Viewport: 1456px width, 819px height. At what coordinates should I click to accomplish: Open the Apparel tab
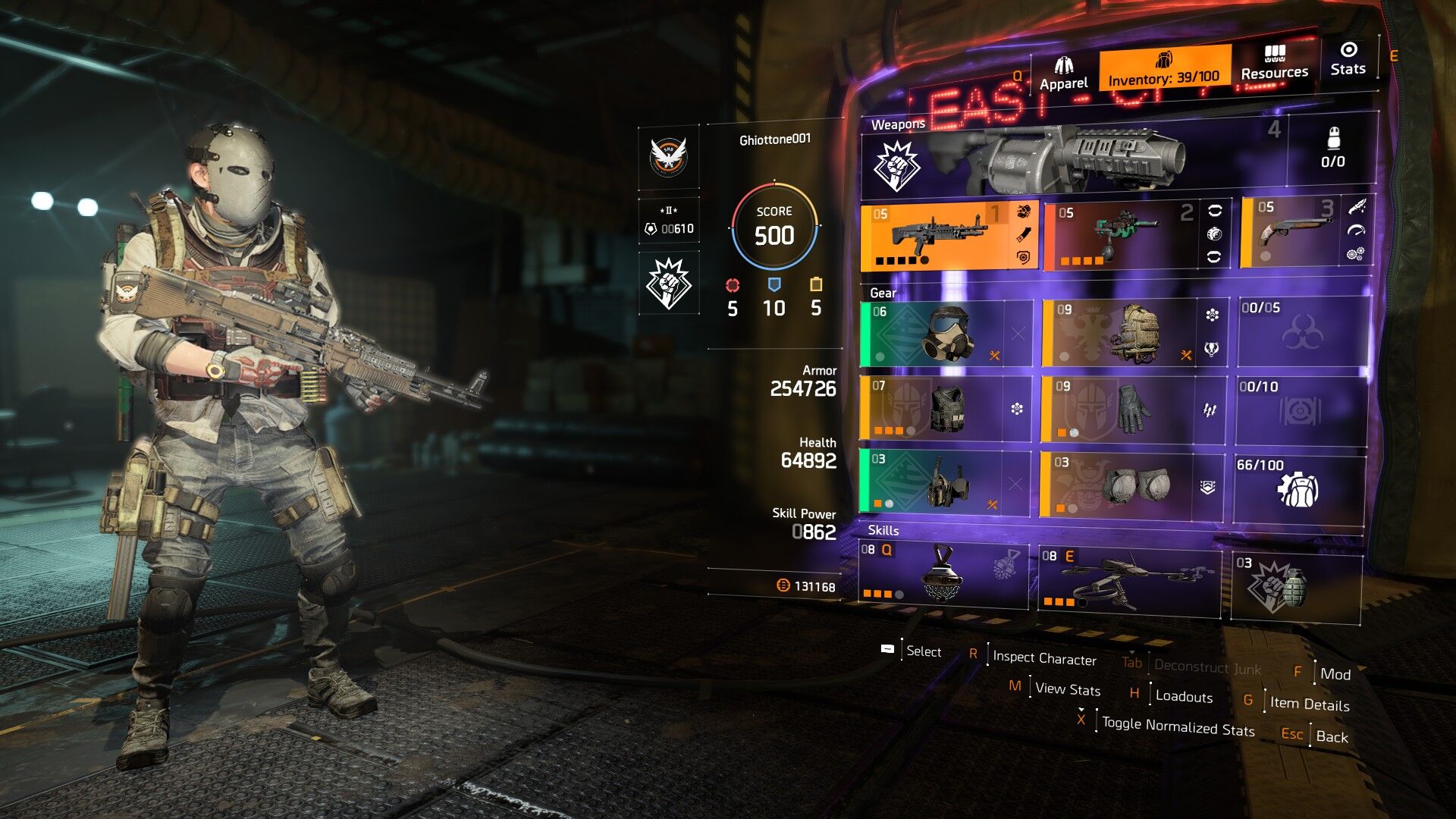click(x=1063, y=74)
